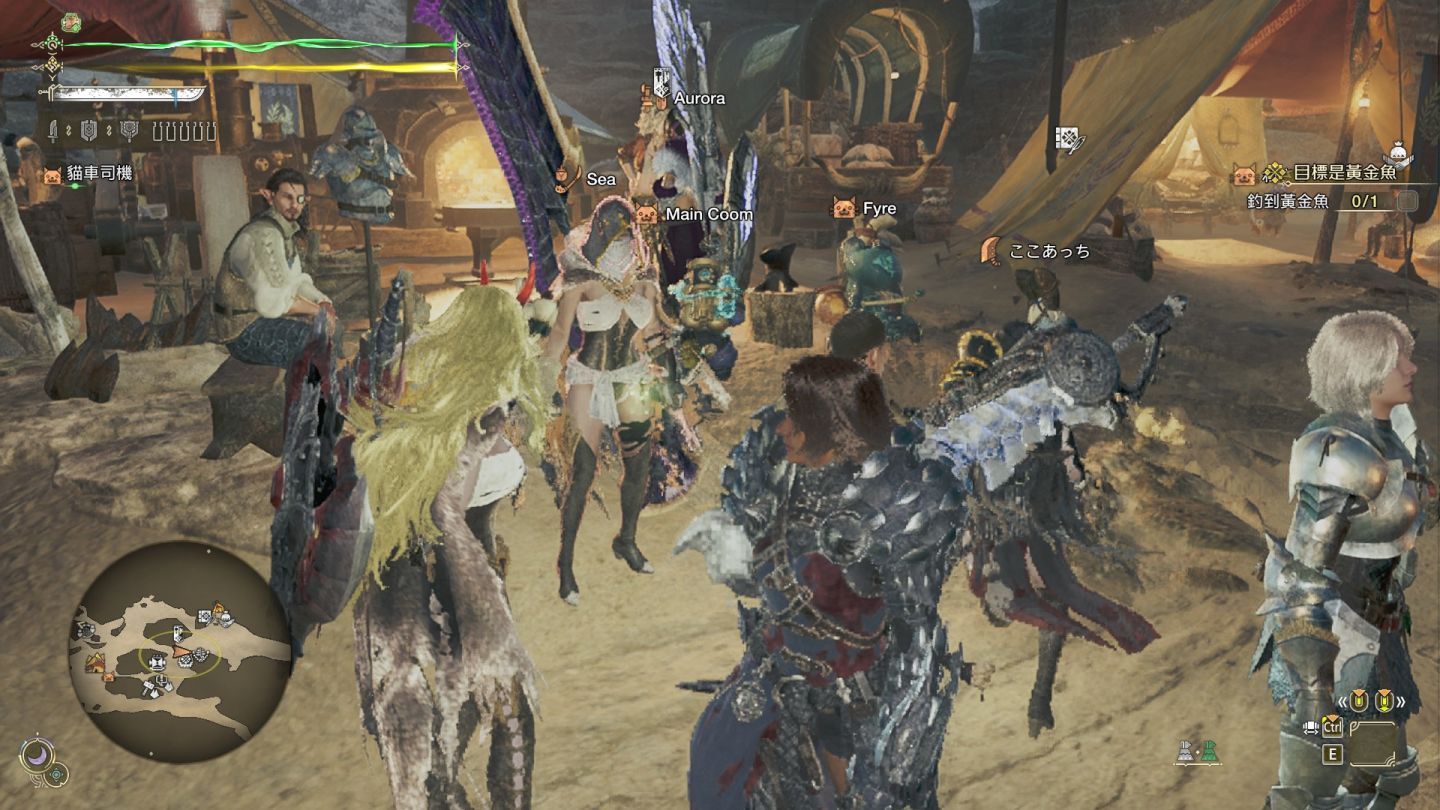Select the Fyre palico name tag
1440x810 pixels.
coord(879,209)
